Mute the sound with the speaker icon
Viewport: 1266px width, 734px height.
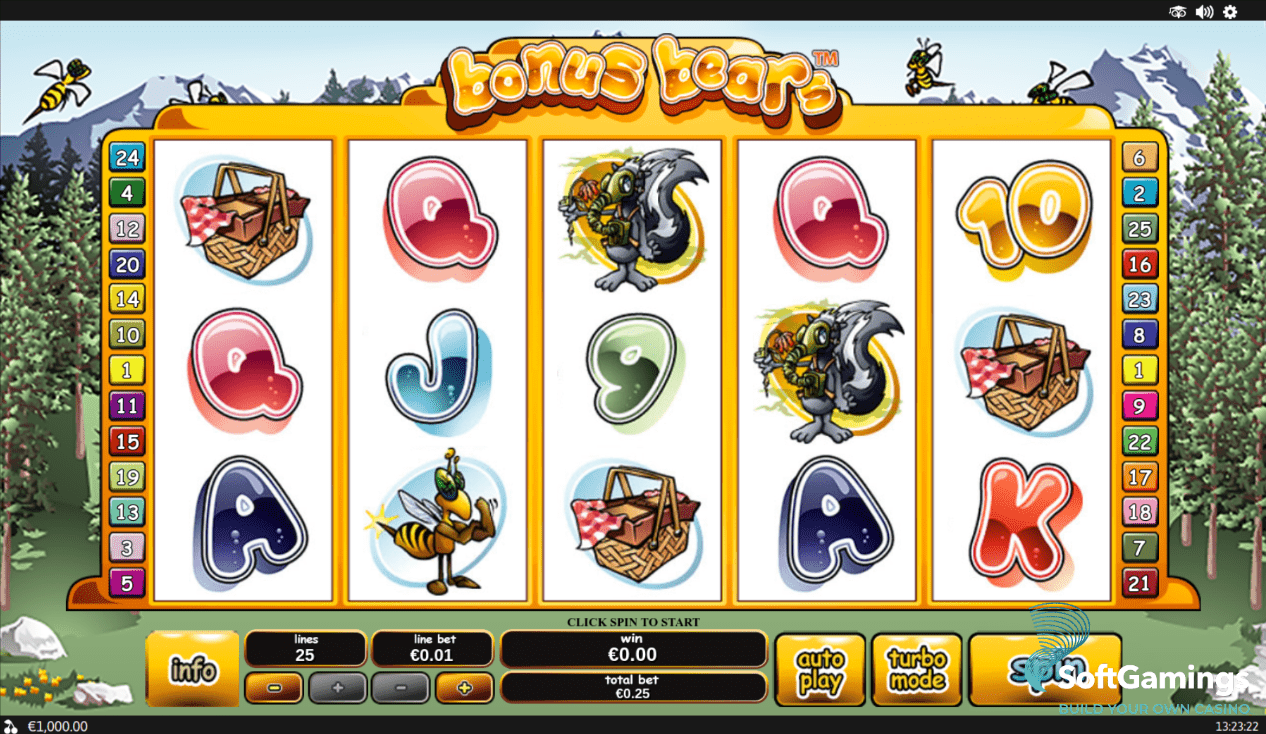tap(1204, 12)
